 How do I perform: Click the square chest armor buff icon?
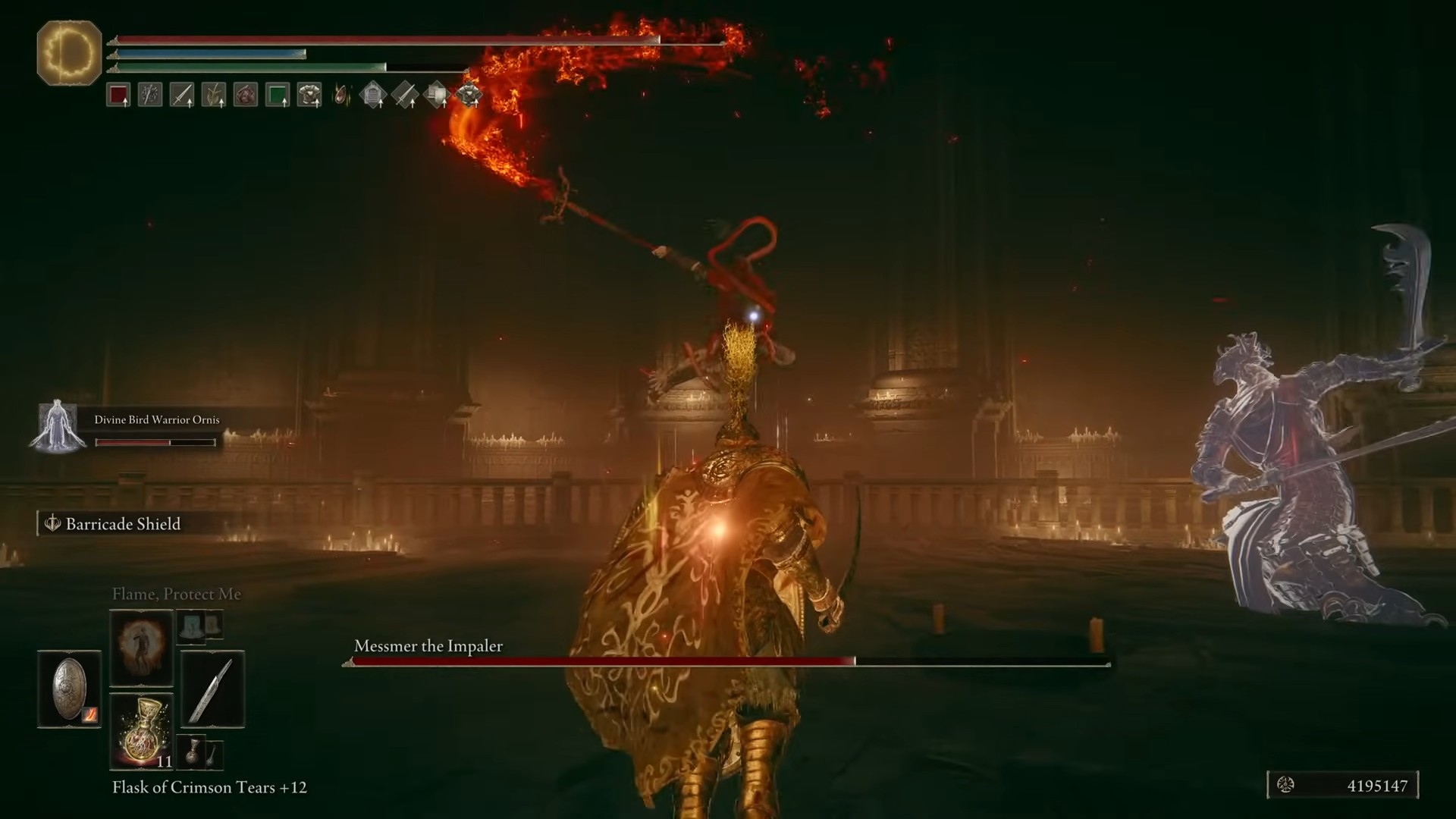[309, 96]
